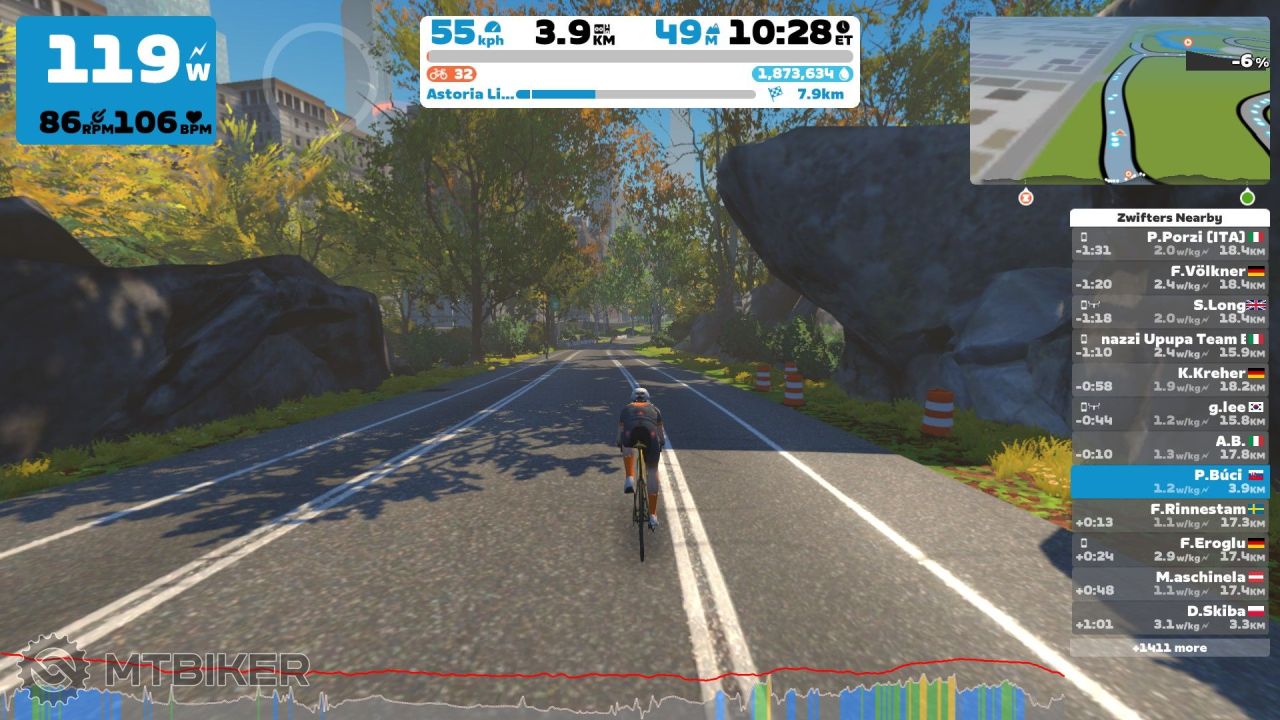This screenshot has height=720, width=1280.
Task: Expand the +1411 more riders entry
Action: pyautogui.click(x=1169, y=648)
